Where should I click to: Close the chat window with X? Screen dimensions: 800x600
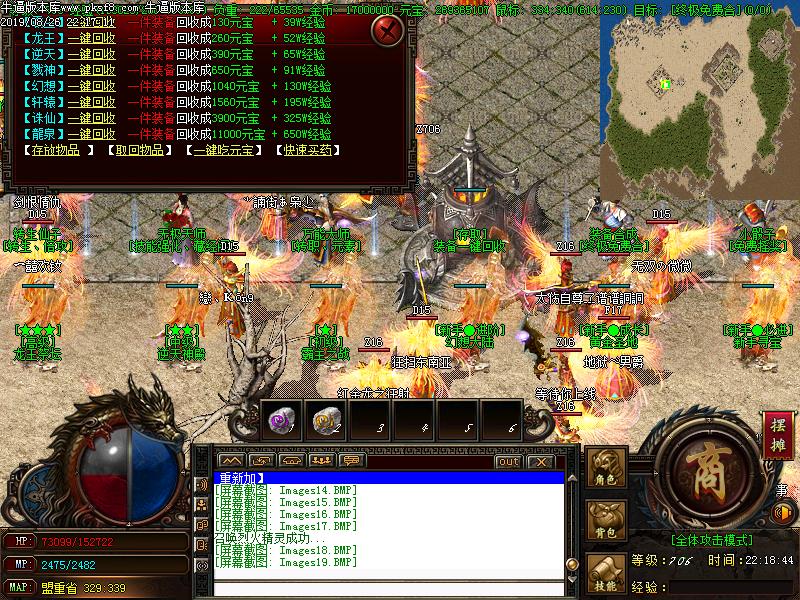coord(540,462)
